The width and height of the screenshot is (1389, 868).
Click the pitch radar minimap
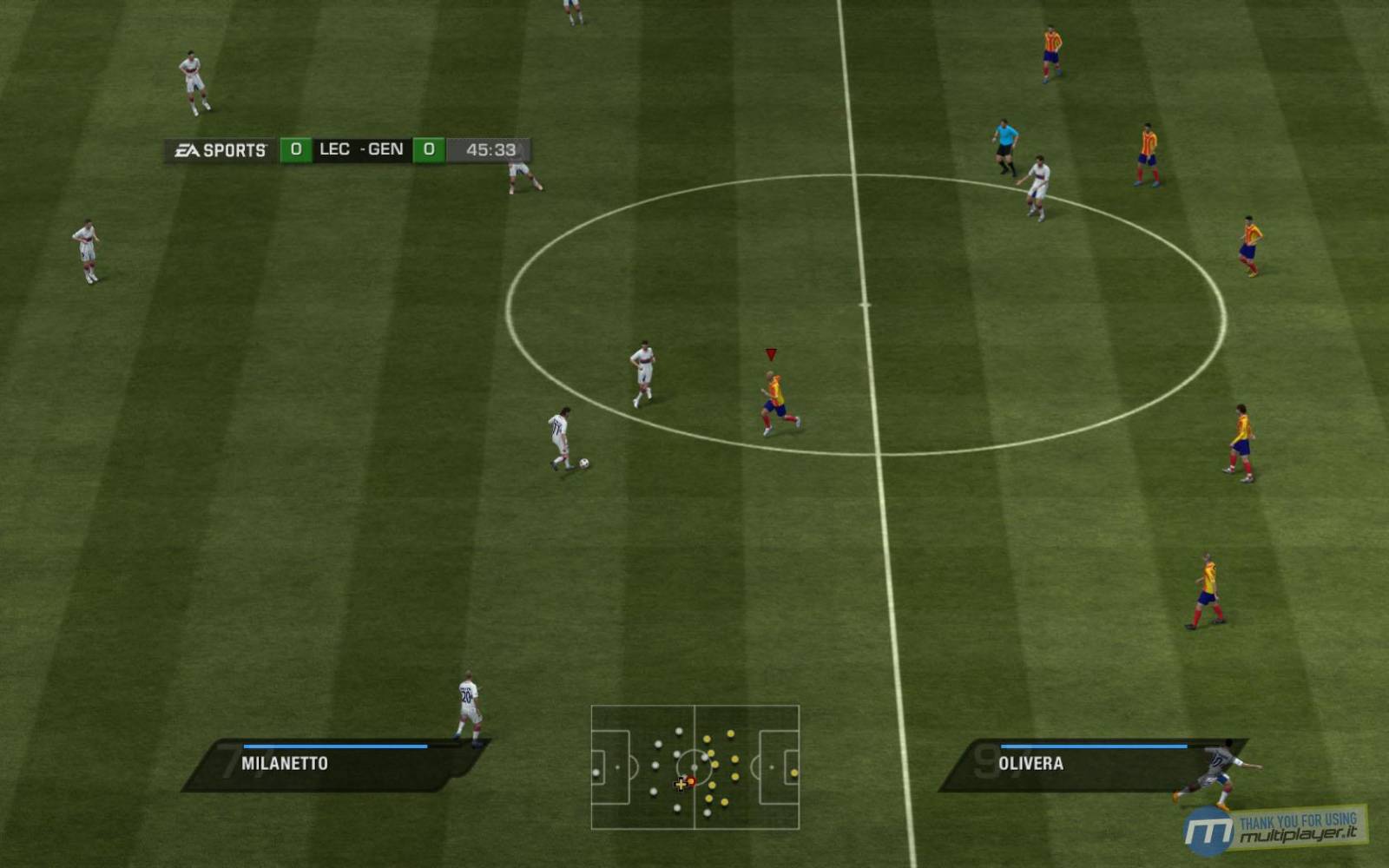pos(694,767)
